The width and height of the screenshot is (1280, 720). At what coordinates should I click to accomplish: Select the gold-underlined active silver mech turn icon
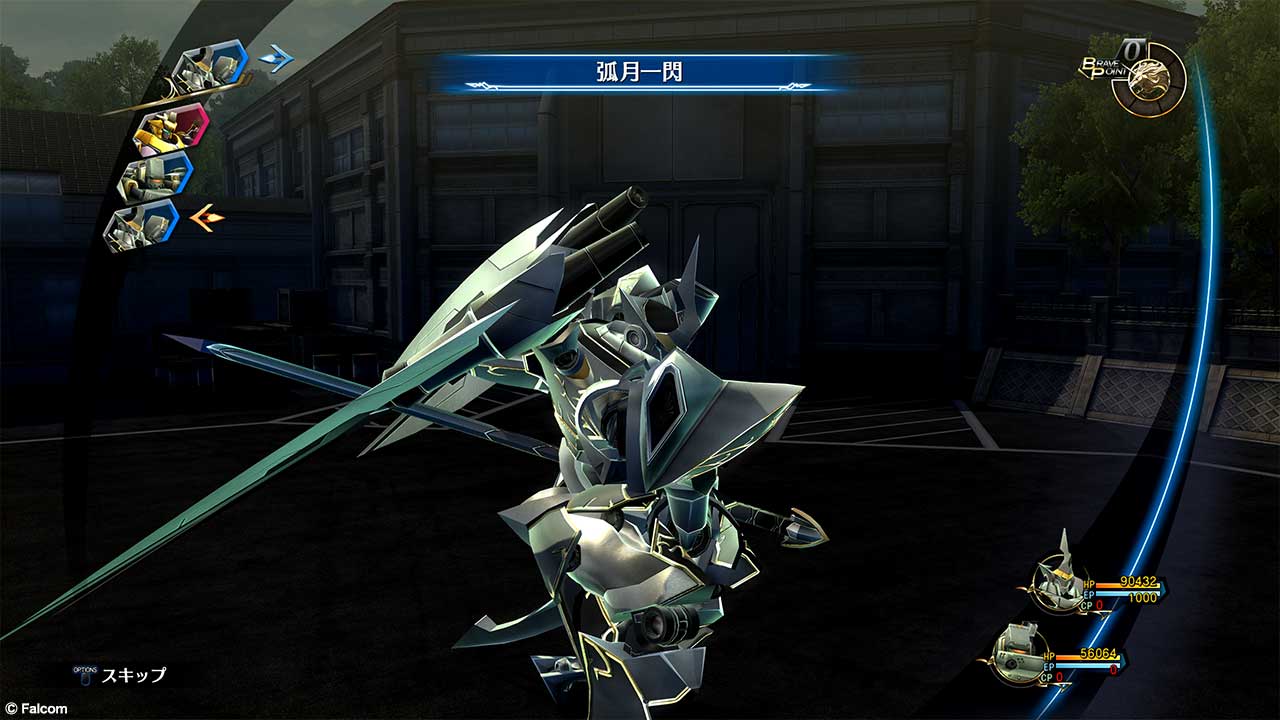[210, 66]
